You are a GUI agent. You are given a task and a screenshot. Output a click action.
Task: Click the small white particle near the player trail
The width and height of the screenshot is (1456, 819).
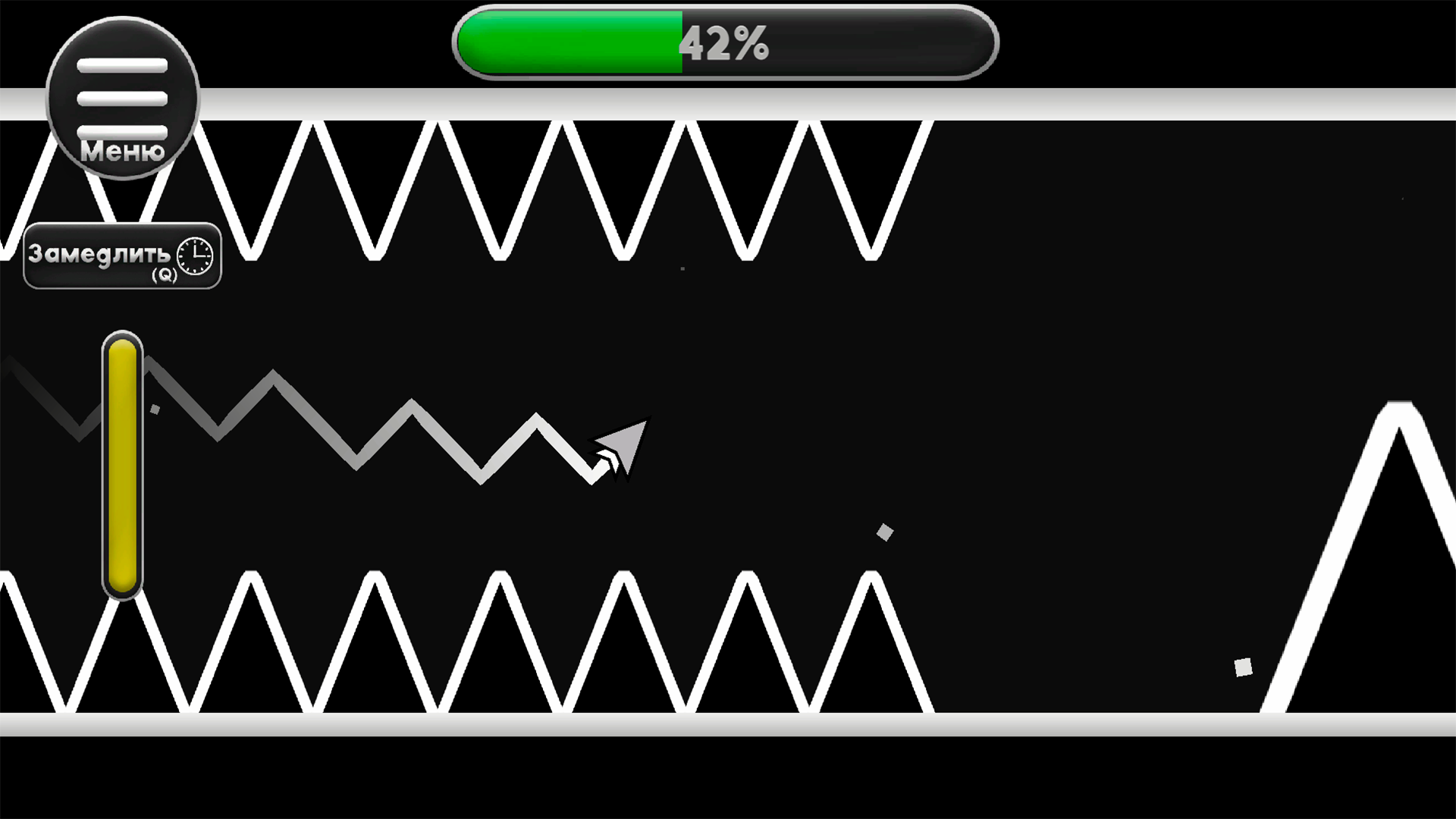click(x=155, y=408)
